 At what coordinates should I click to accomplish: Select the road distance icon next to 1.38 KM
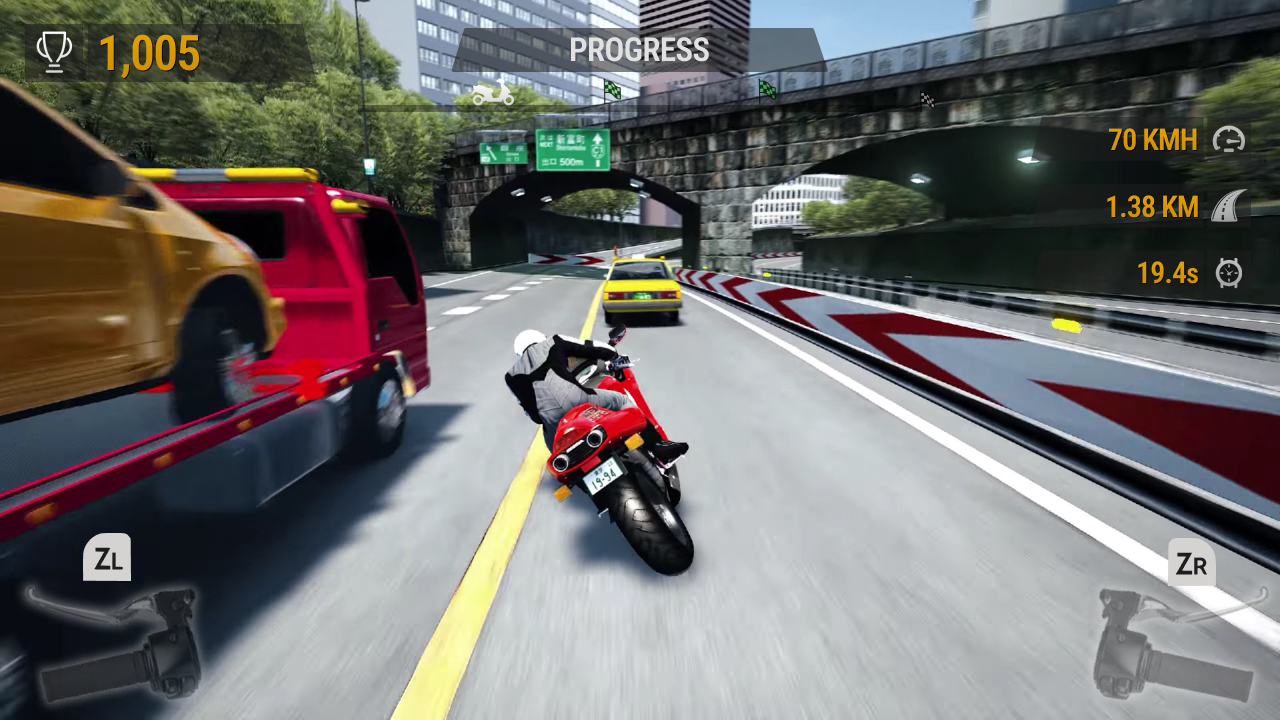pos(1228,207)
